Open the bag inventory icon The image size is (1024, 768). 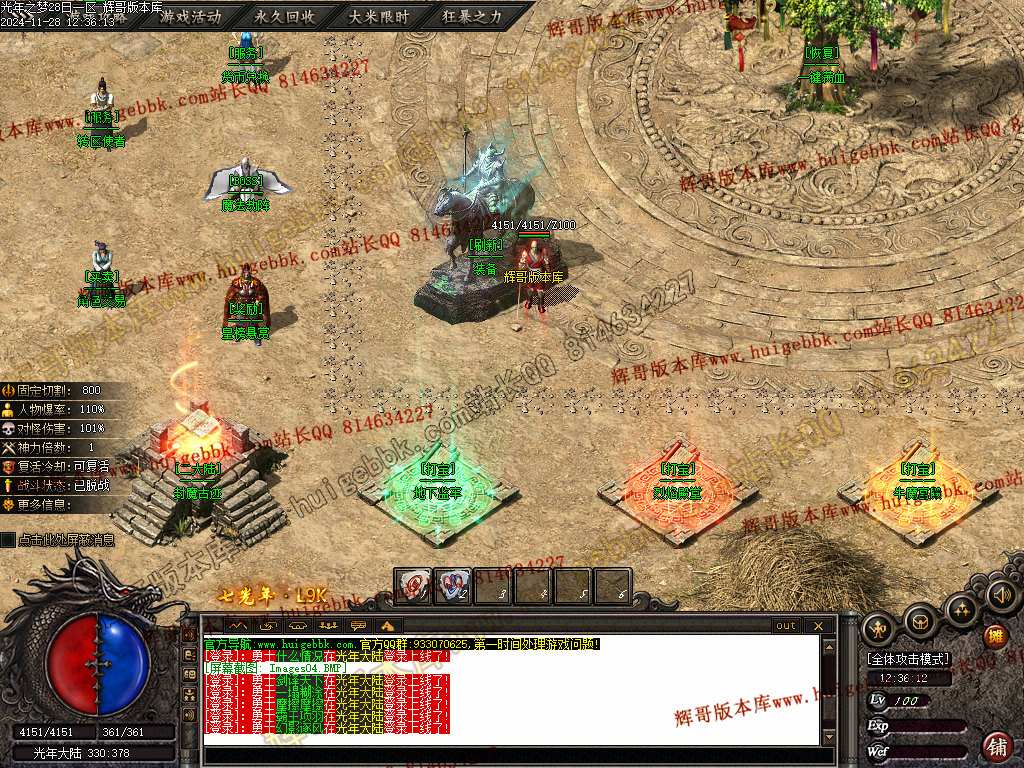[x=920, y=621]
